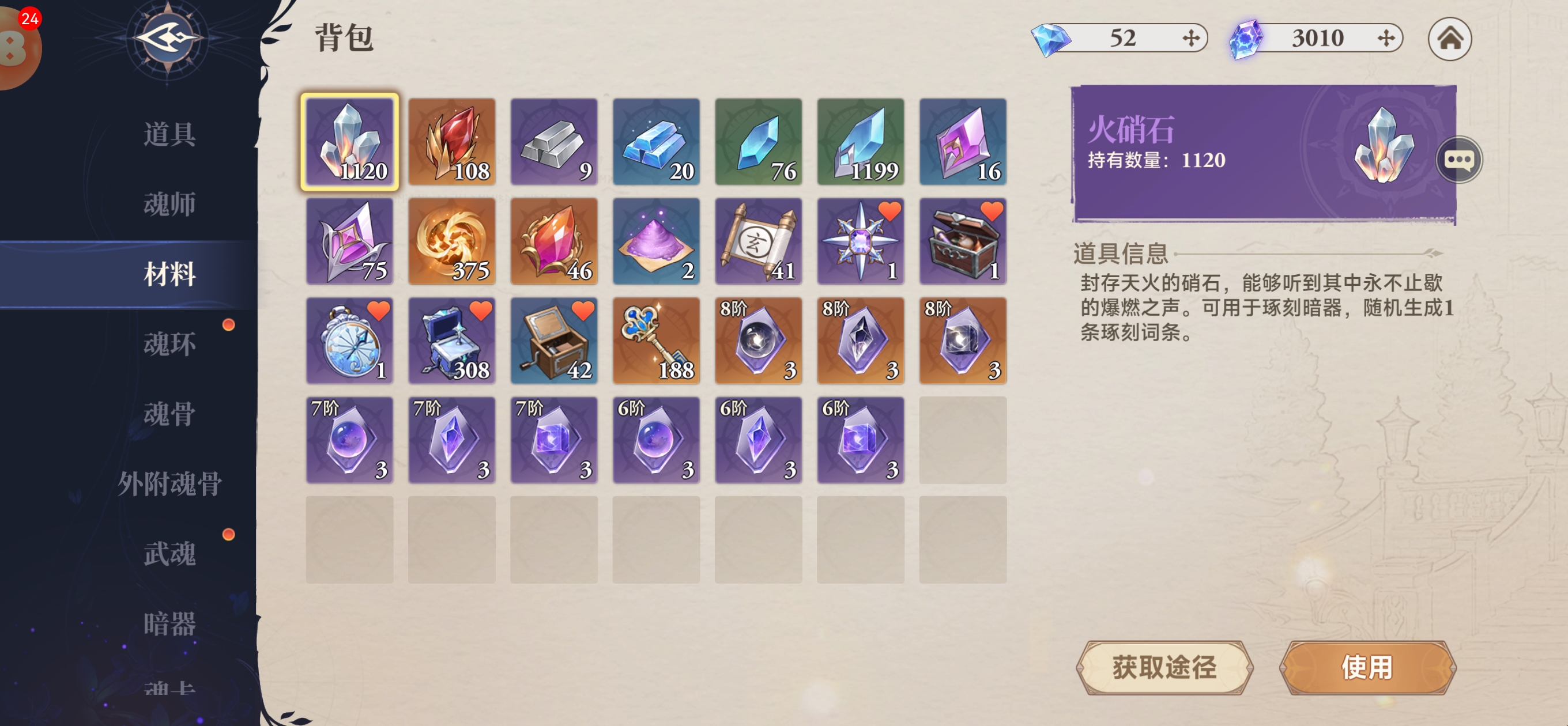This screenshot has width=1568, height=726.
Task: Open the chat bubble next to item card
Action: (x=1458, y=160)
